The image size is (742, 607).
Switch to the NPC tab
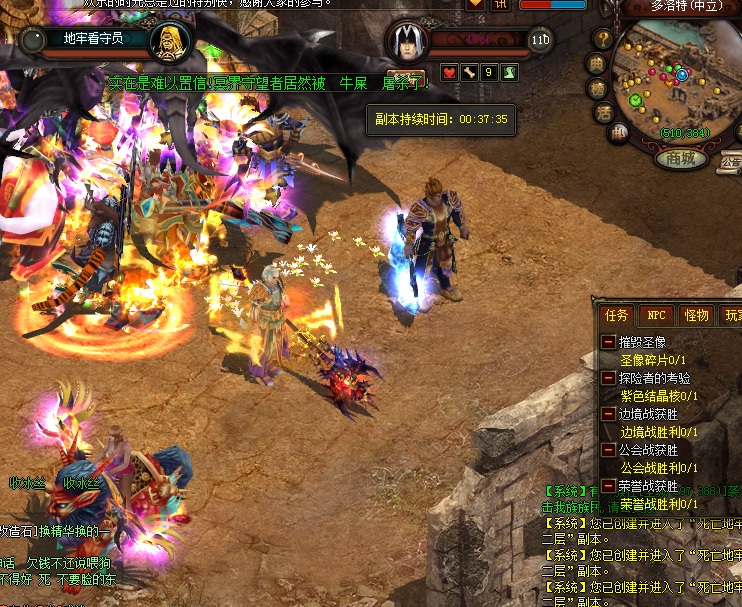tap(656, 314)
